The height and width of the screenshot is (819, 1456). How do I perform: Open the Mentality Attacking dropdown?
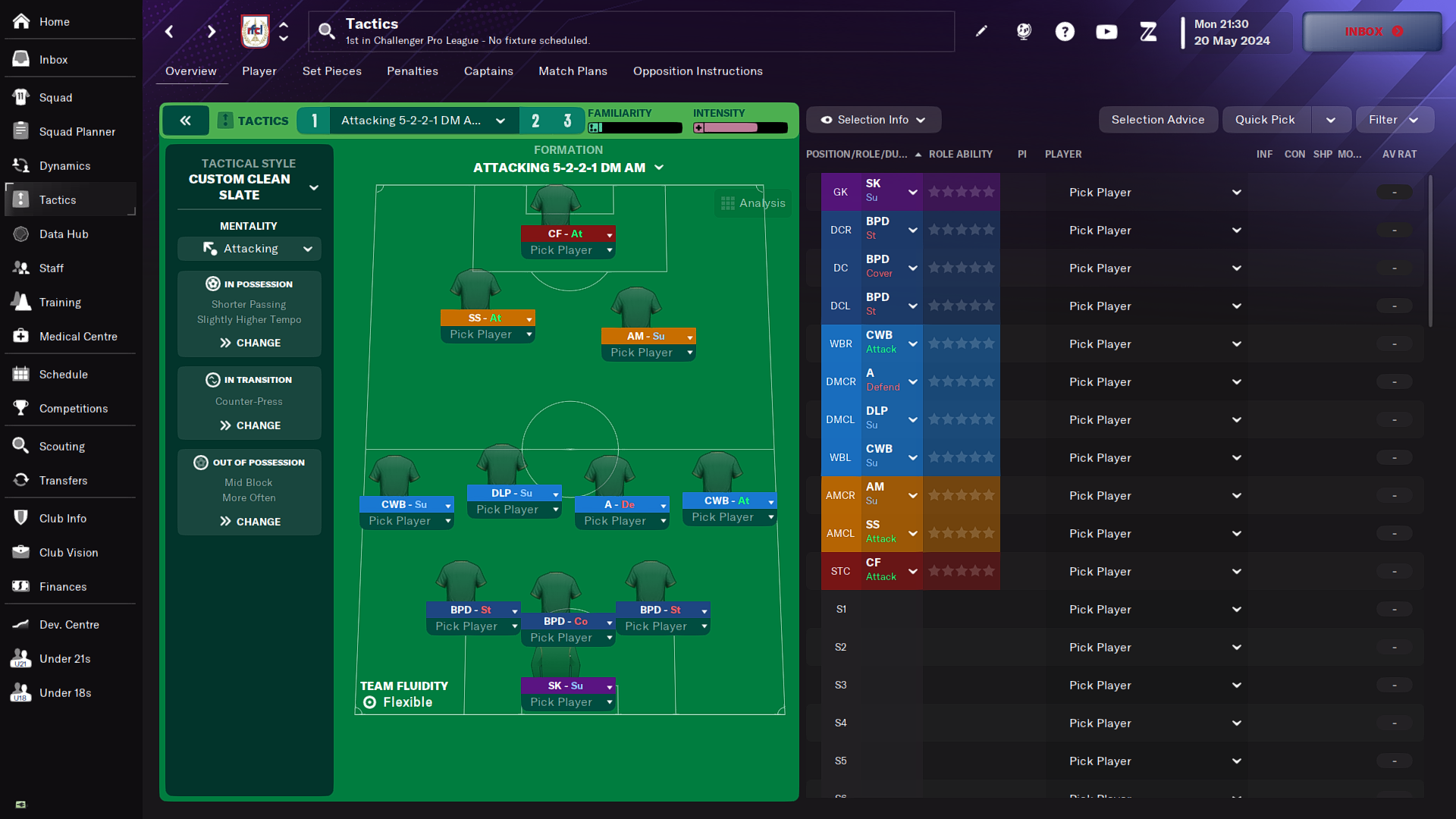point(249,248)
